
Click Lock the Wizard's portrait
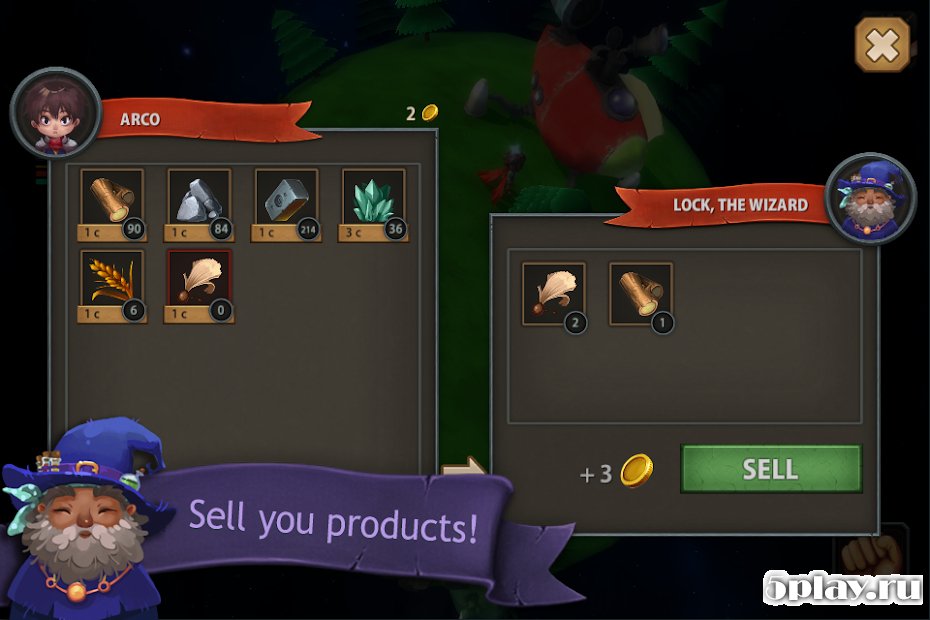871,198
